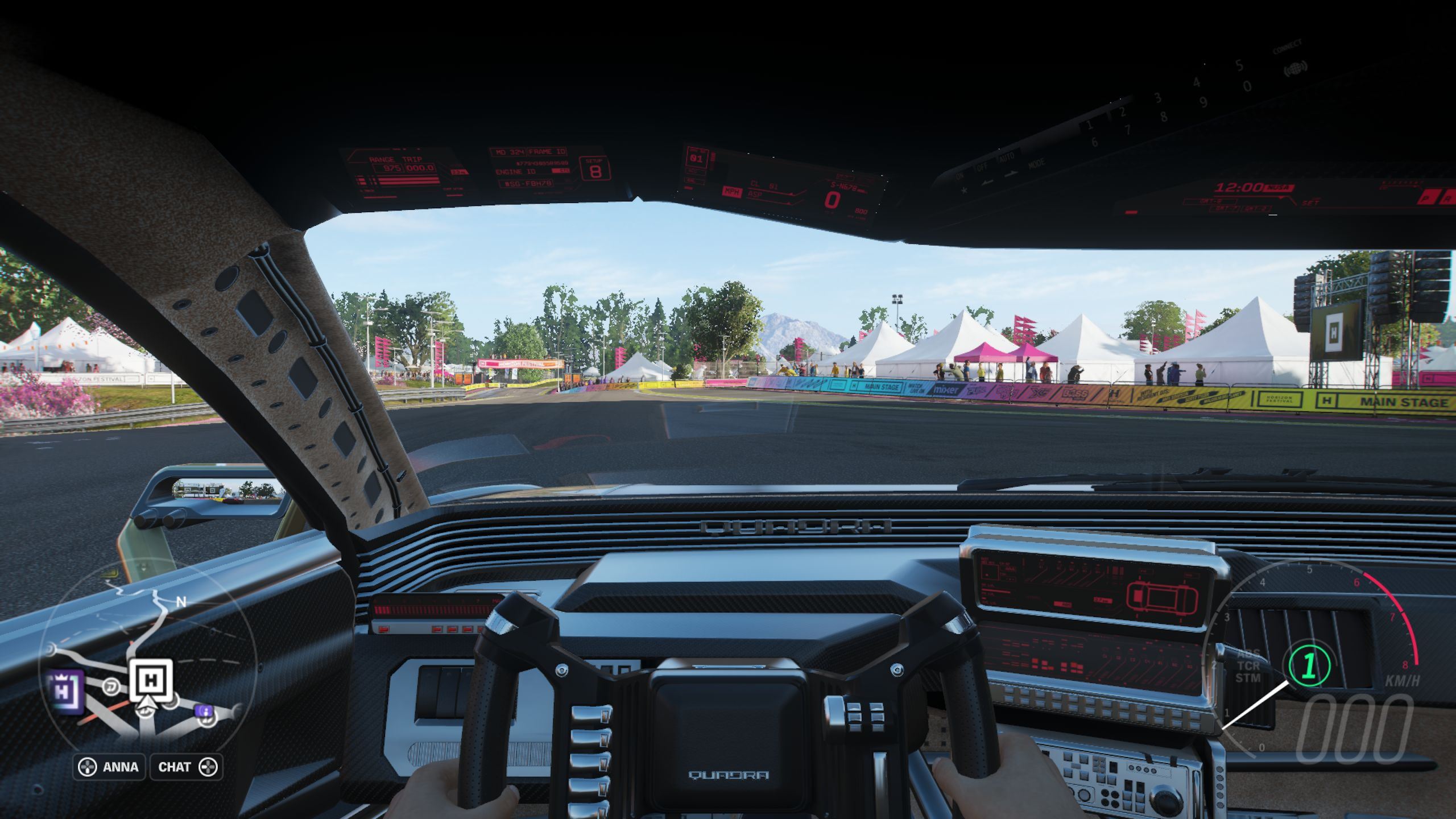The width and height of the screenshot is (1456, 819).
Task: Open the ANNA assistant button
Action: point(109,767)
